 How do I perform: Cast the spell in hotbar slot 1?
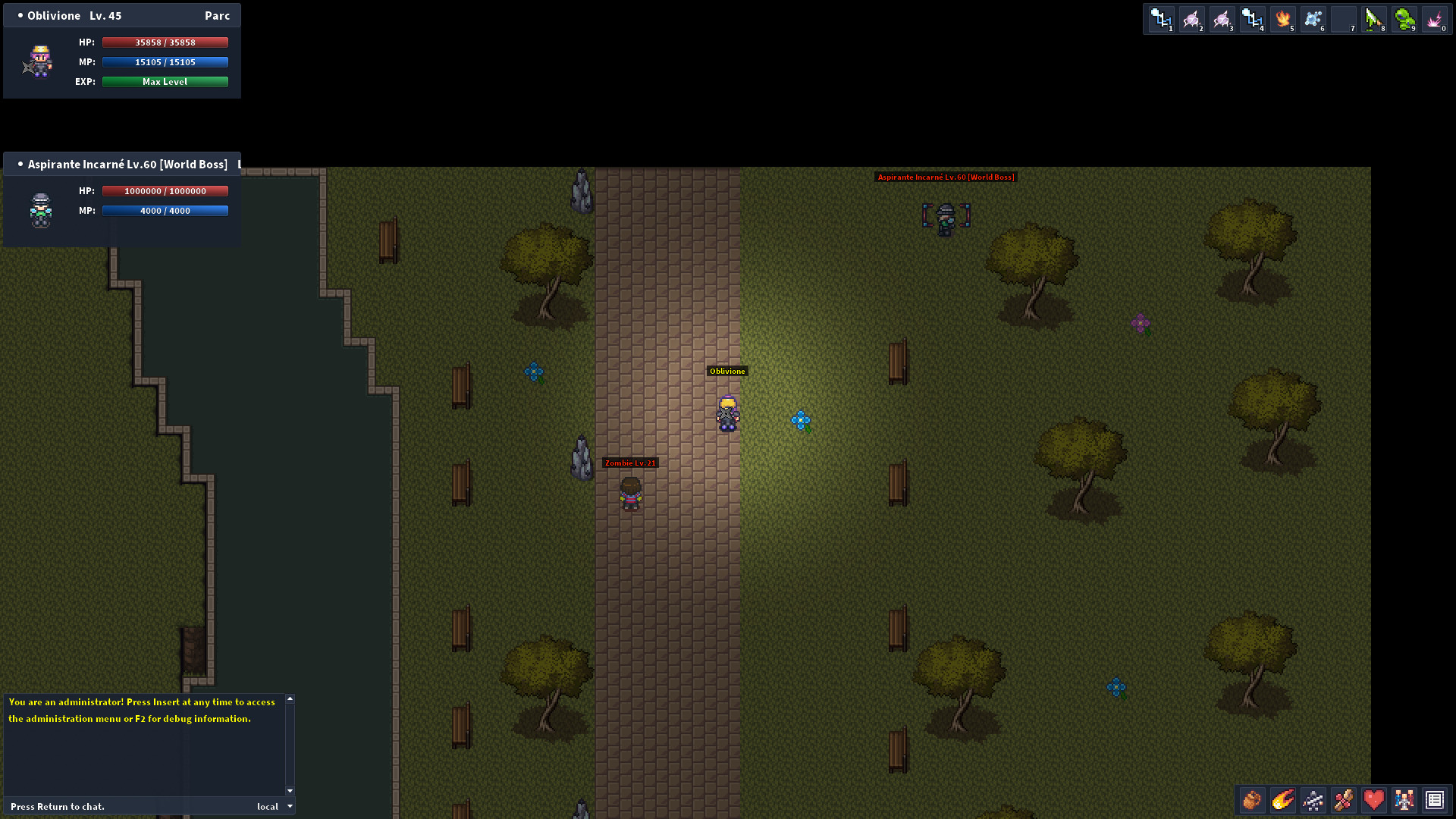tap(1161, 19)
